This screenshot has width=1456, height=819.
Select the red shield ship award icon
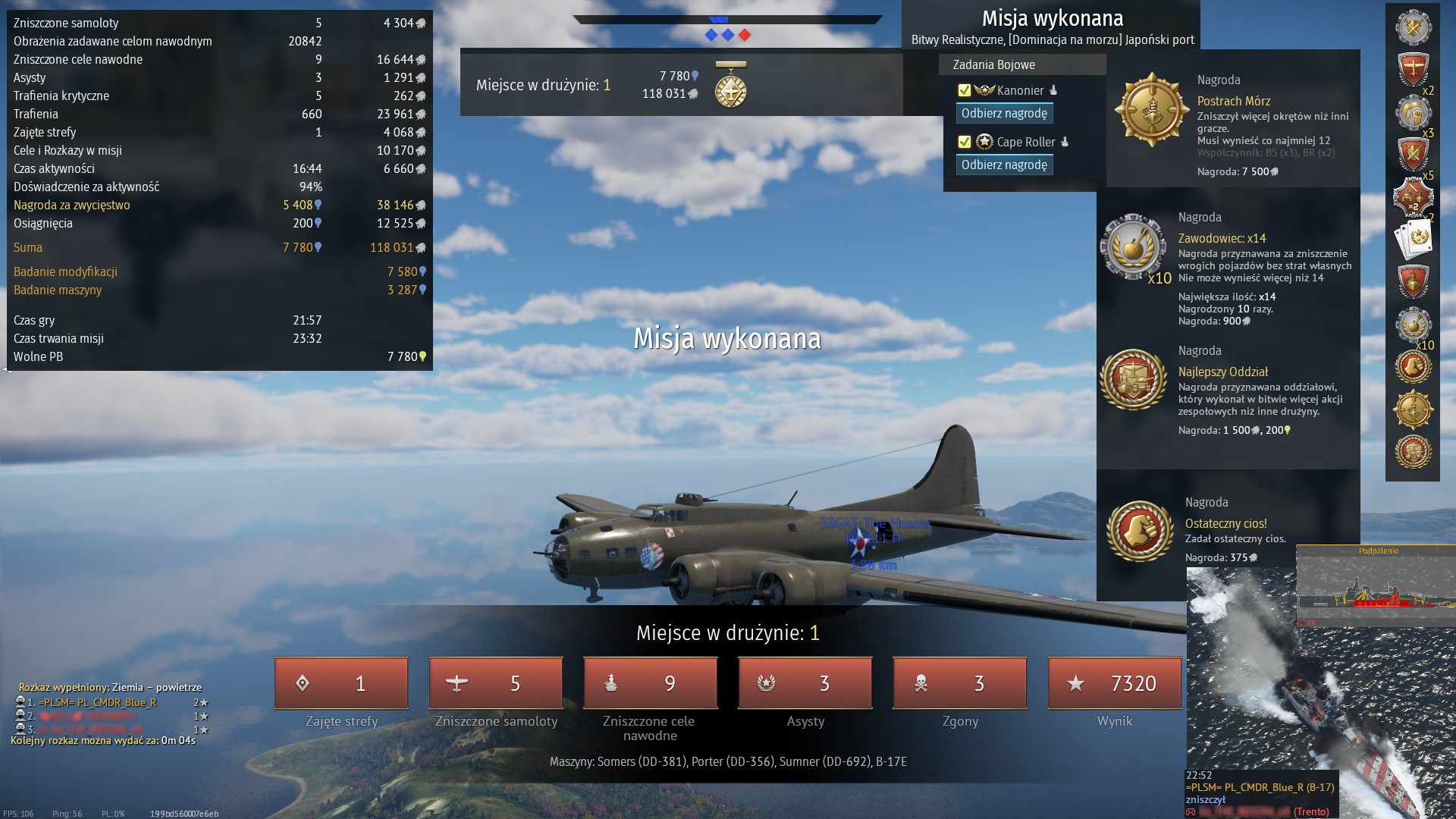pyautogui.click(x=1413, y=282)
